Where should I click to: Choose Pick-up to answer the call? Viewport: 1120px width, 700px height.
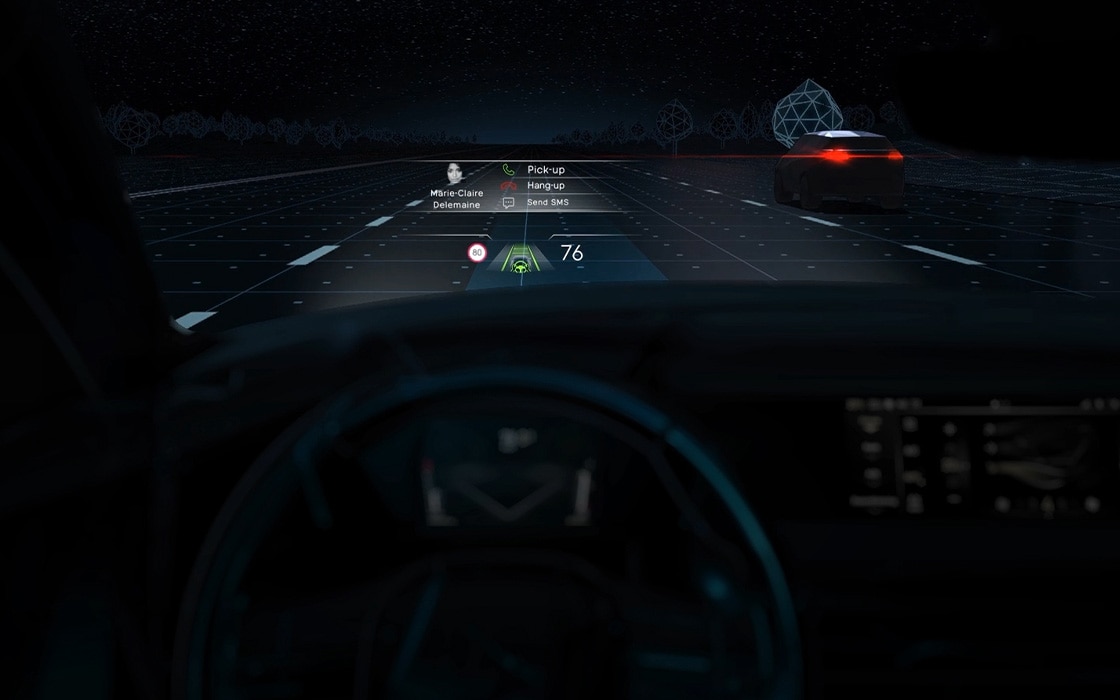pyautogui.click(x=545, y=170)
